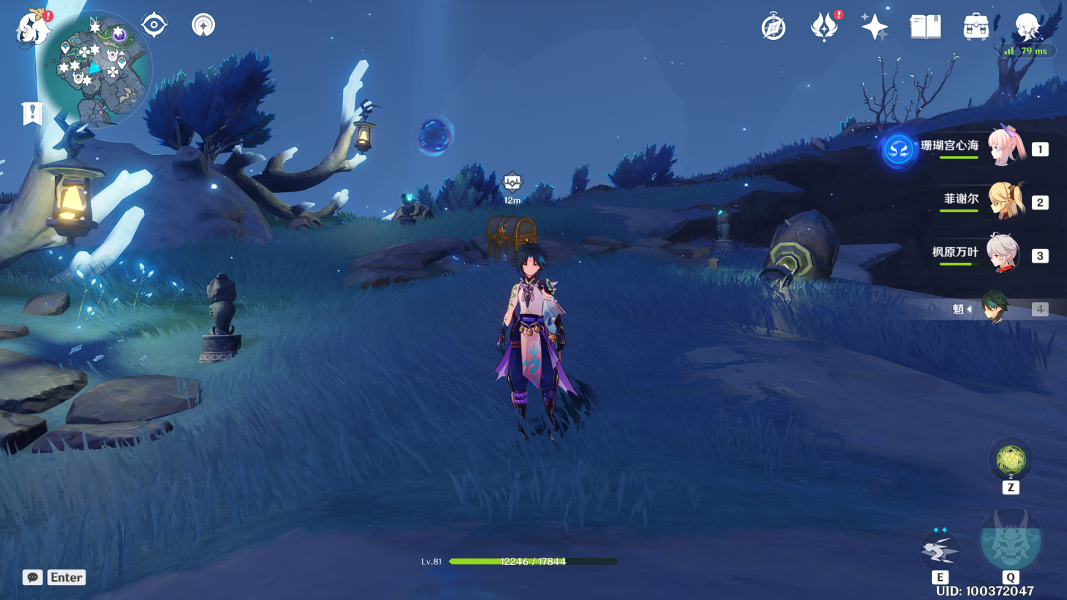The image size is (1067, 600).
Task: Open the Adventurer Handbook book icon
Action: click(x=926, y=27)
